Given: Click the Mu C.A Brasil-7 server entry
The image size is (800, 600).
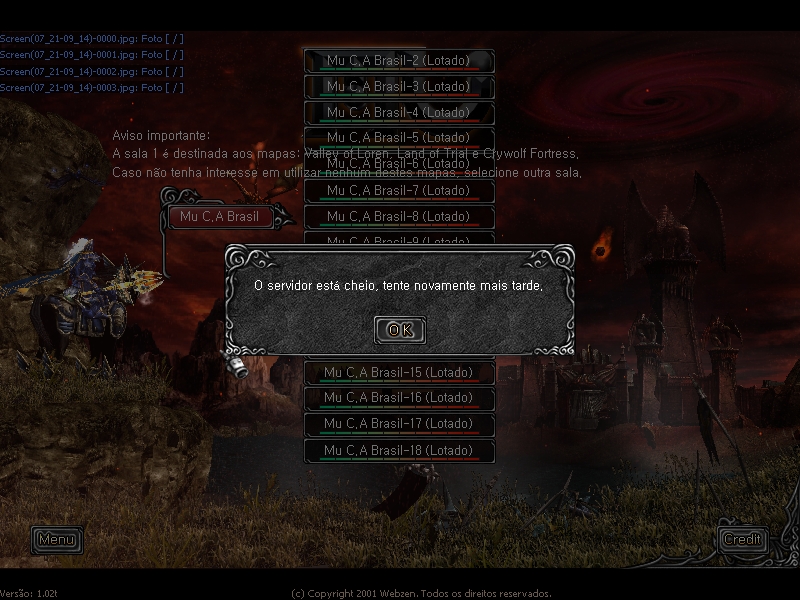Looking at the screenshot, I should 399,191.
